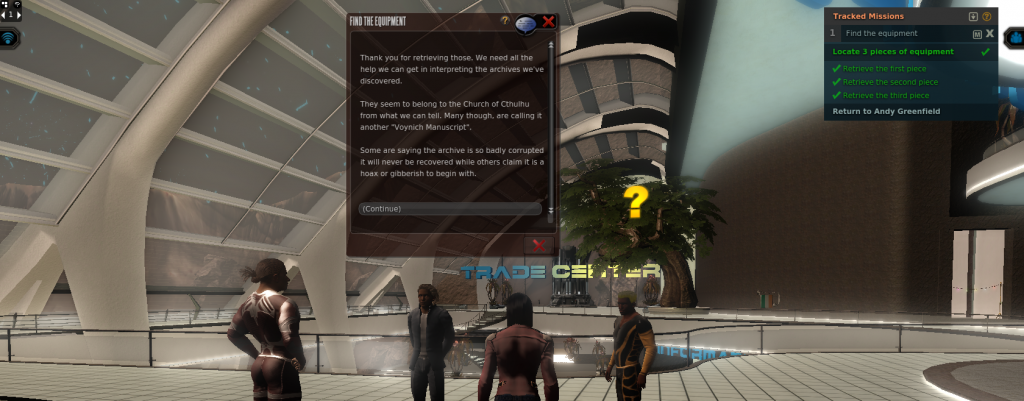The height and width of the screenshot is (401, 1024).
Task: Switch to the next desktop page arrow
Action: point(20,14)
